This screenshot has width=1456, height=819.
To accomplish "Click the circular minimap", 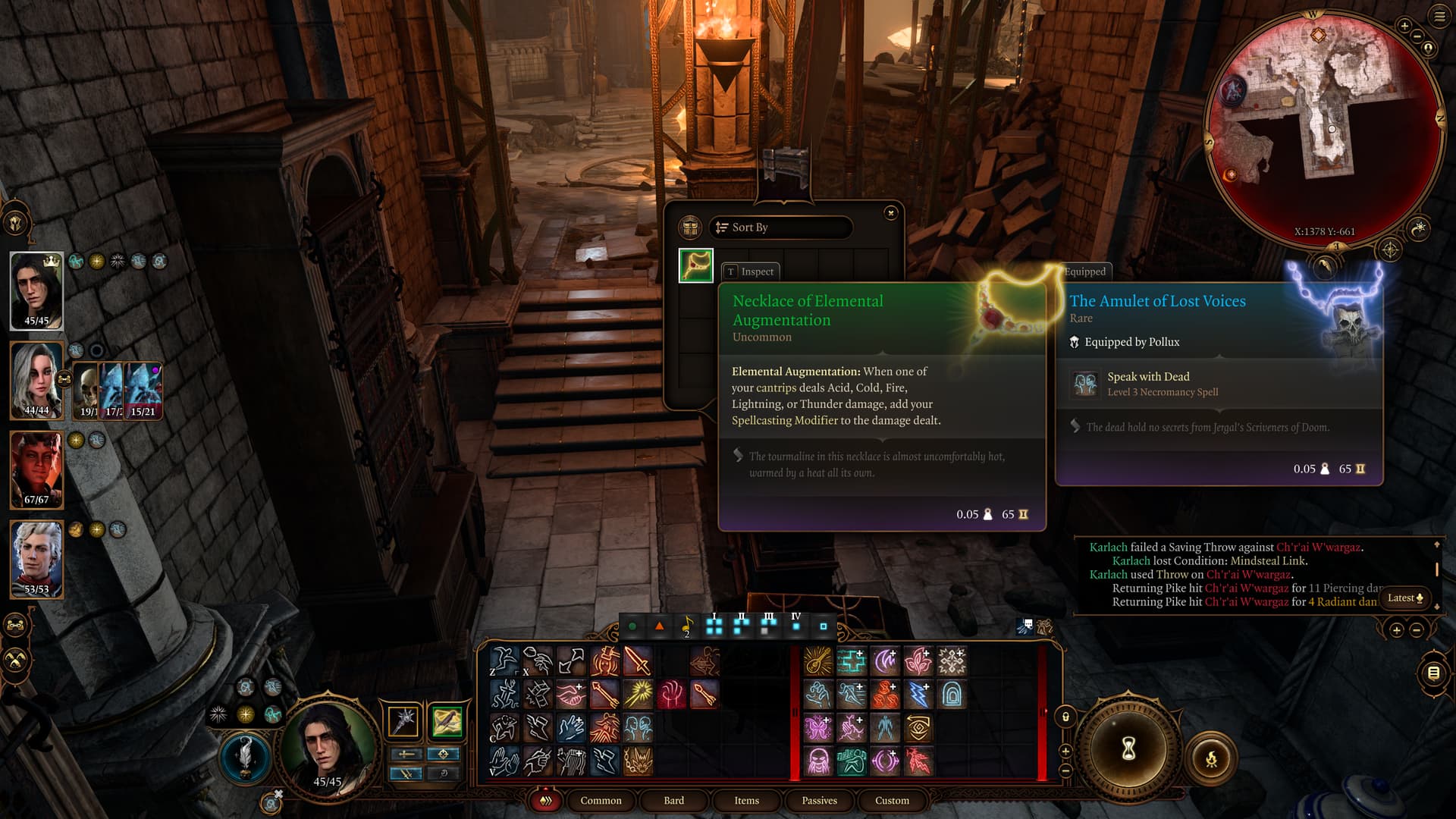I will (1323, 129).
